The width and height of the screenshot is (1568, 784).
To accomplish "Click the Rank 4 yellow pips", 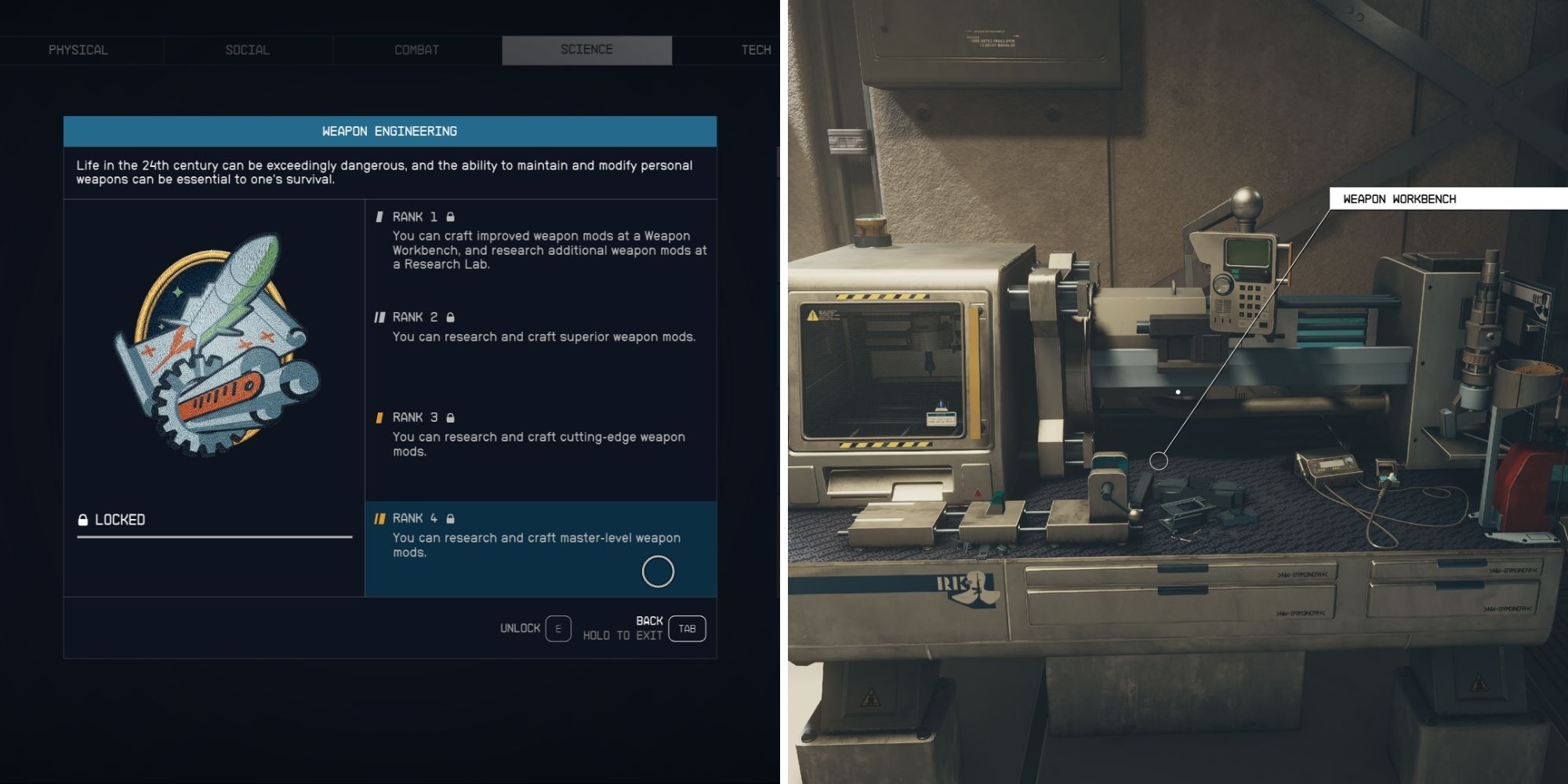I will coord(379,518).
